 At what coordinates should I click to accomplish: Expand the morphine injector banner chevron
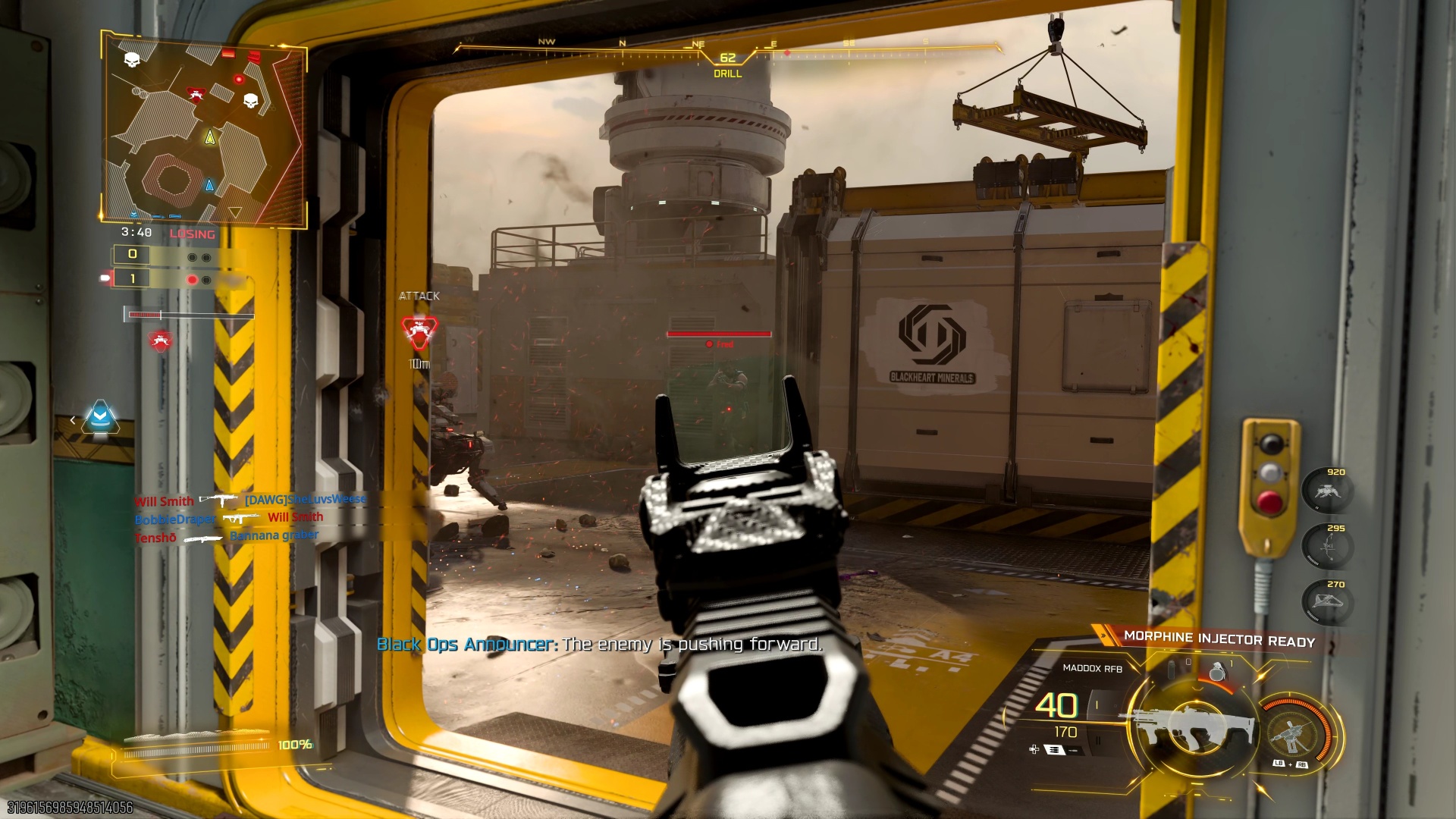click(1103, 635)
